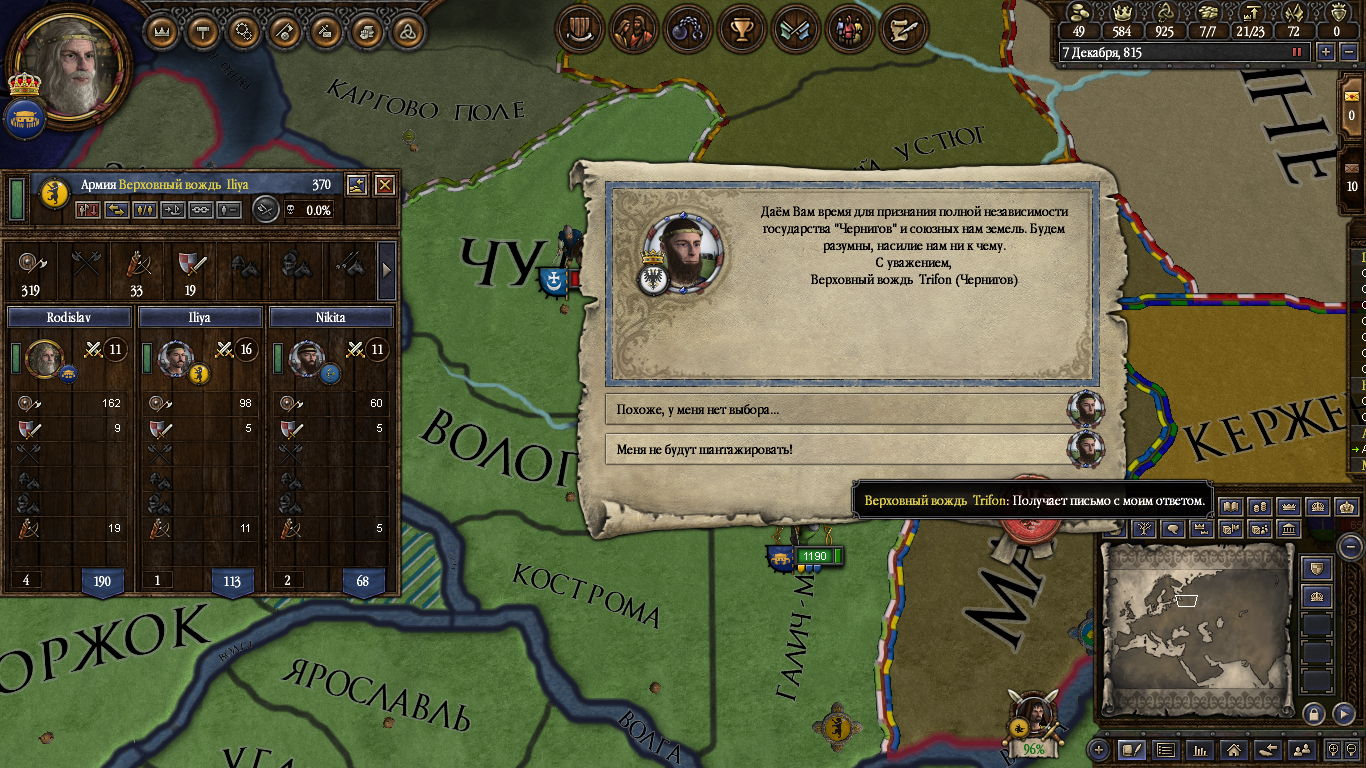Decrease game speed with minus button
The width and height of the screenshot is (1366, 768).
pos(1347,52)
